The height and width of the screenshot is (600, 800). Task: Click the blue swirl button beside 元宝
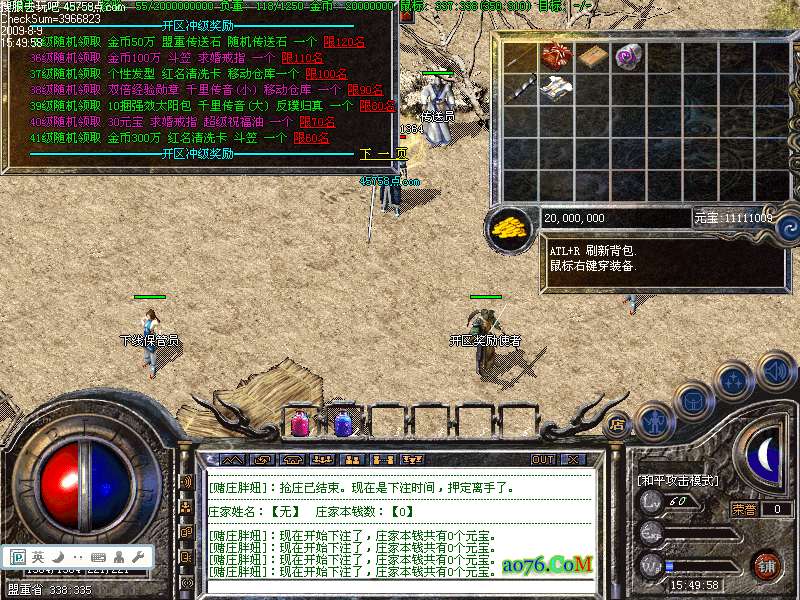(x=788, y=225)
